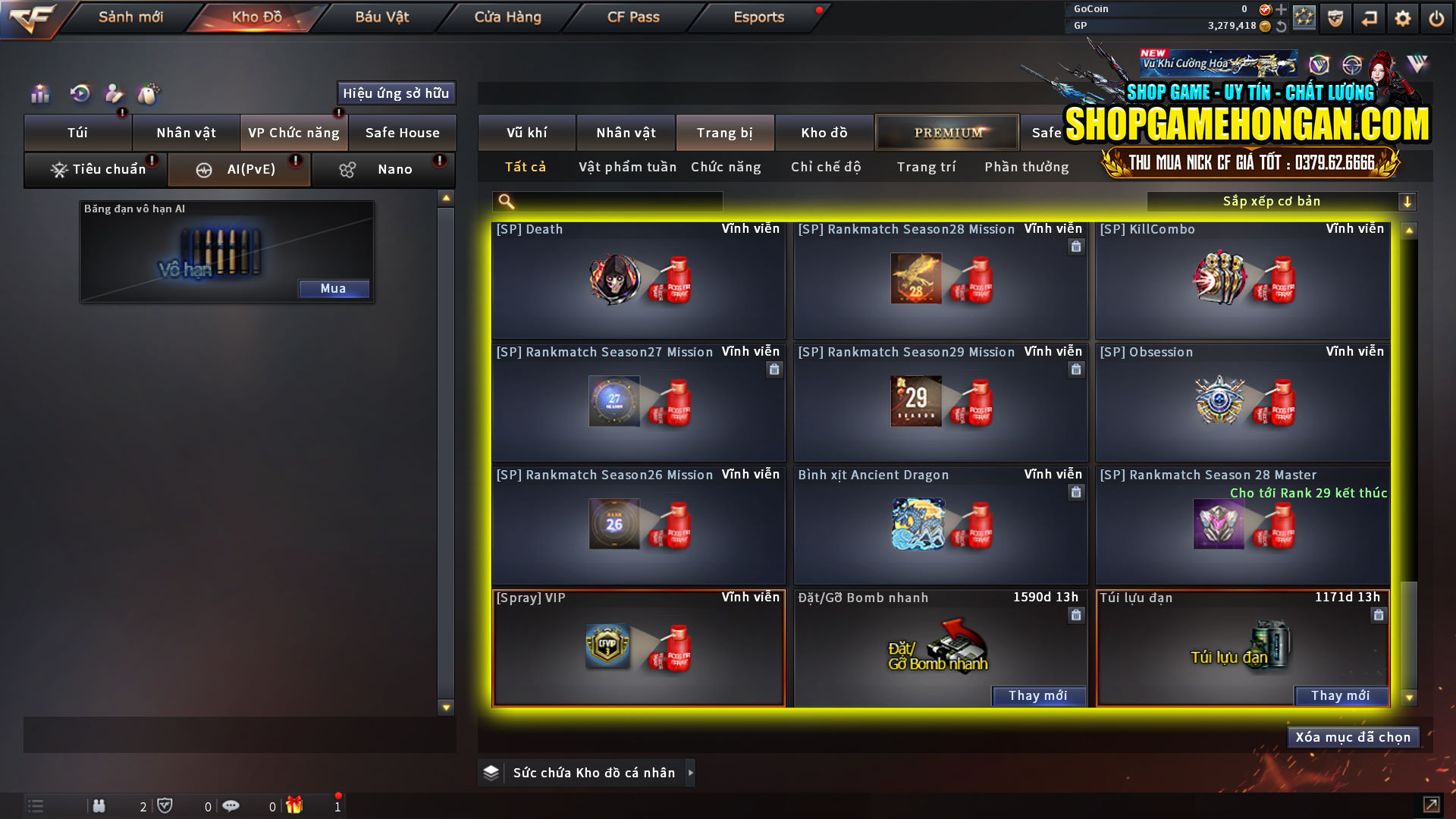Click the gift box icon on bottom bar

297,805
